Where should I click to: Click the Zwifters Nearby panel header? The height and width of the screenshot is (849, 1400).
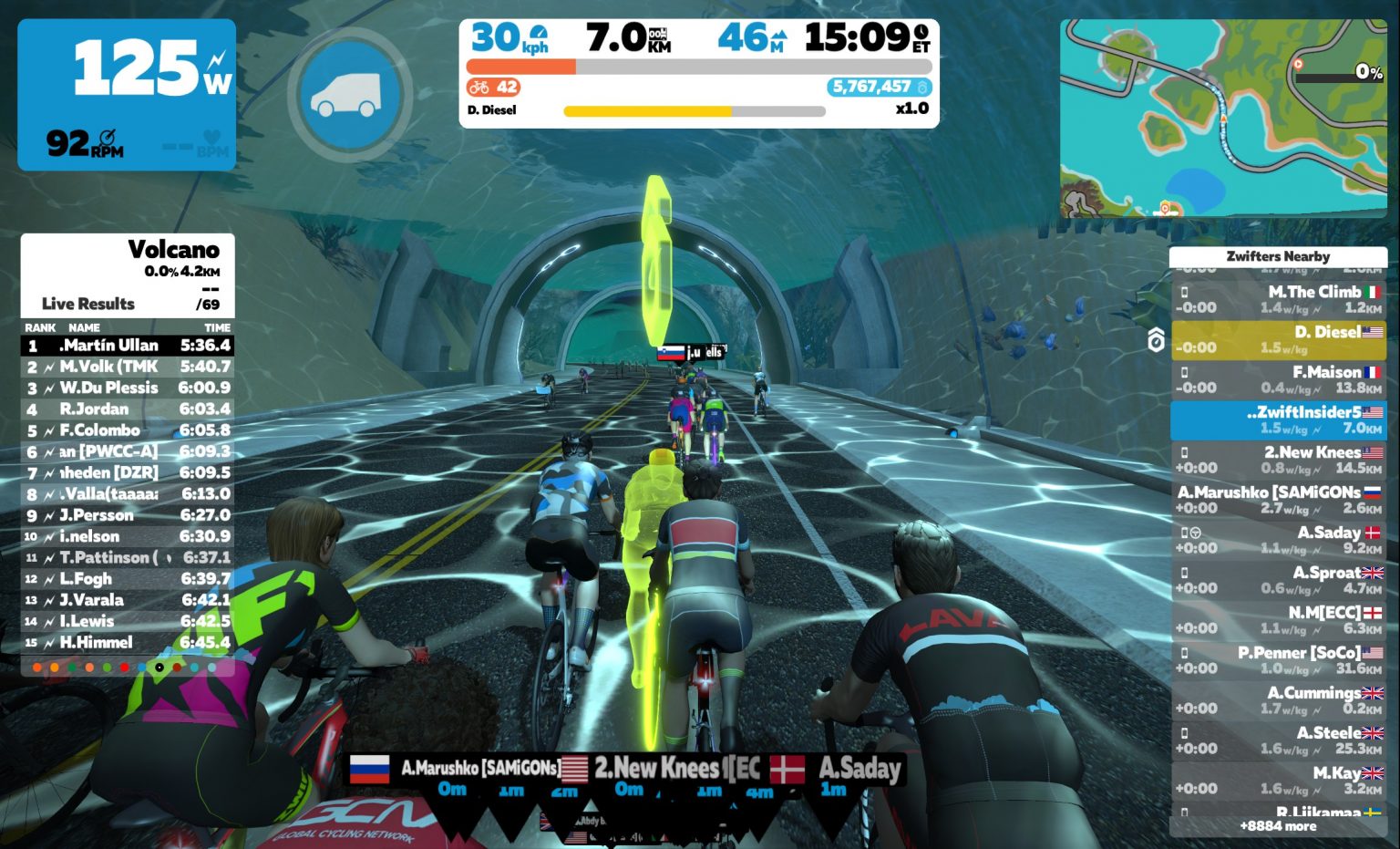(1280, 257)
